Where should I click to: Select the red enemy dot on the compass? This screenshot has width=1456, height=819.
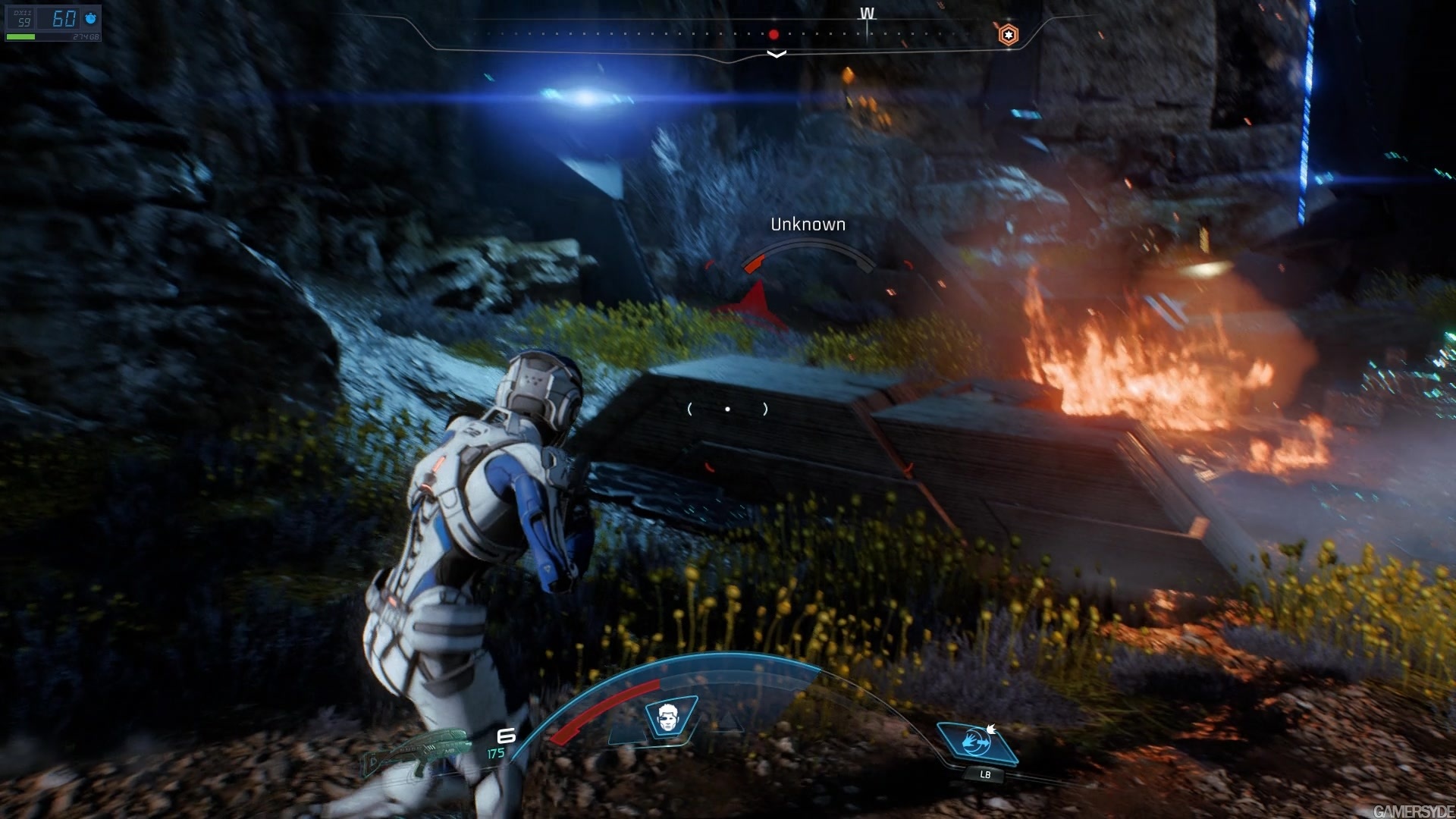point(774,33)
